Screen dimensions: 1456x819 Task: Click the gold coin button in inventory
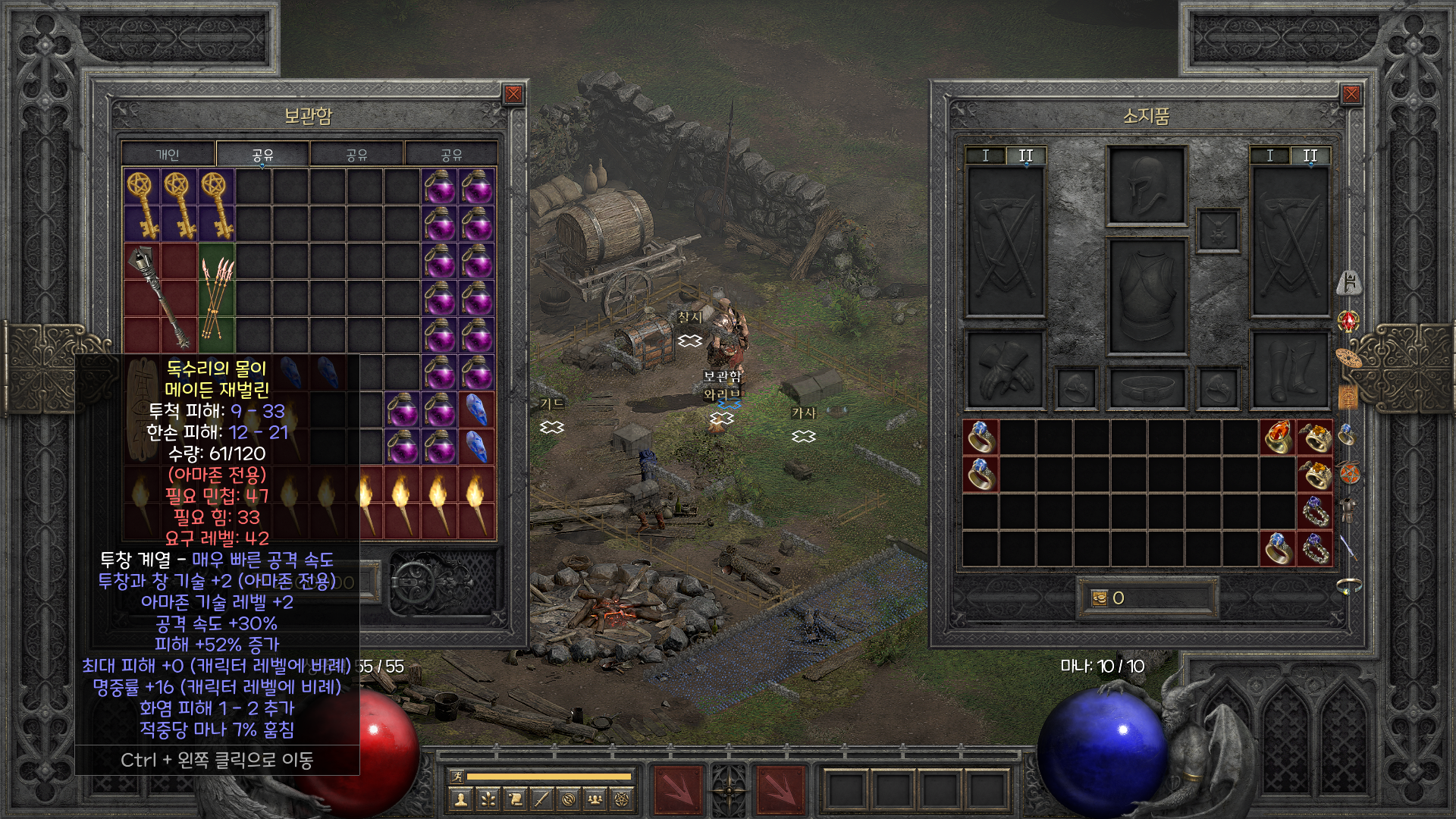(1099, 598)
